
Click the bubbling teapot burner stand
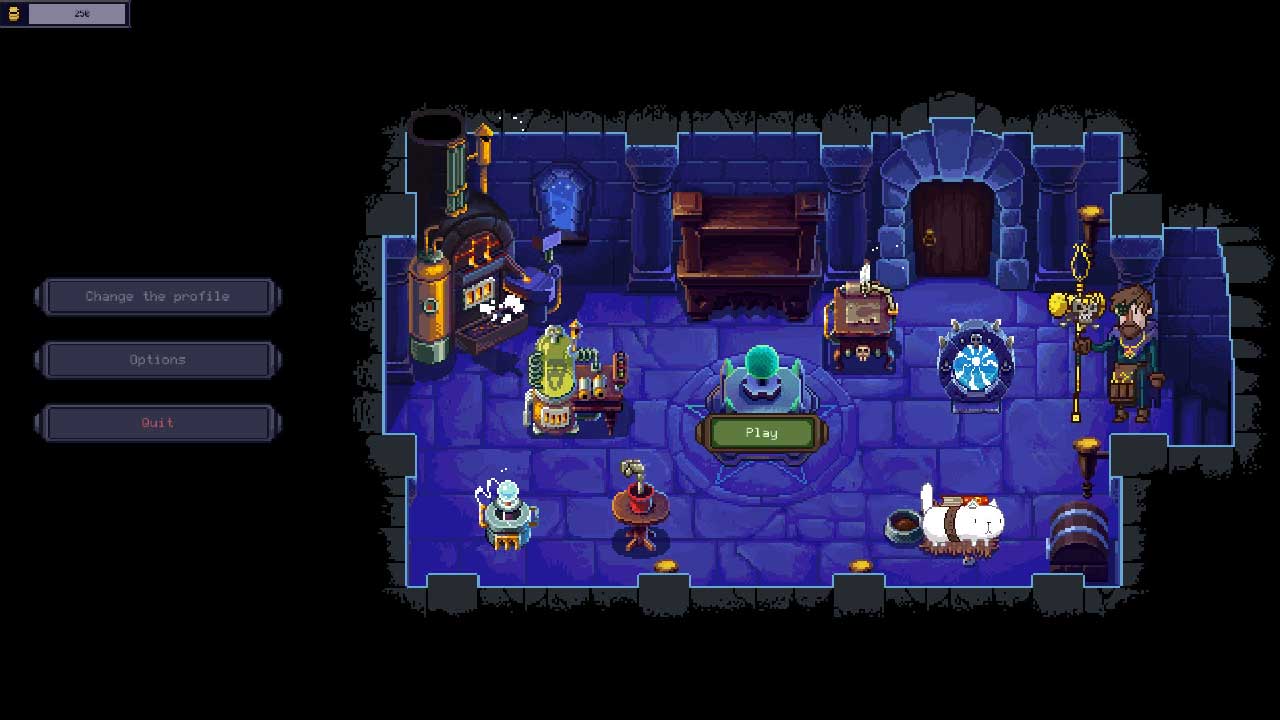tap(508, 510)
